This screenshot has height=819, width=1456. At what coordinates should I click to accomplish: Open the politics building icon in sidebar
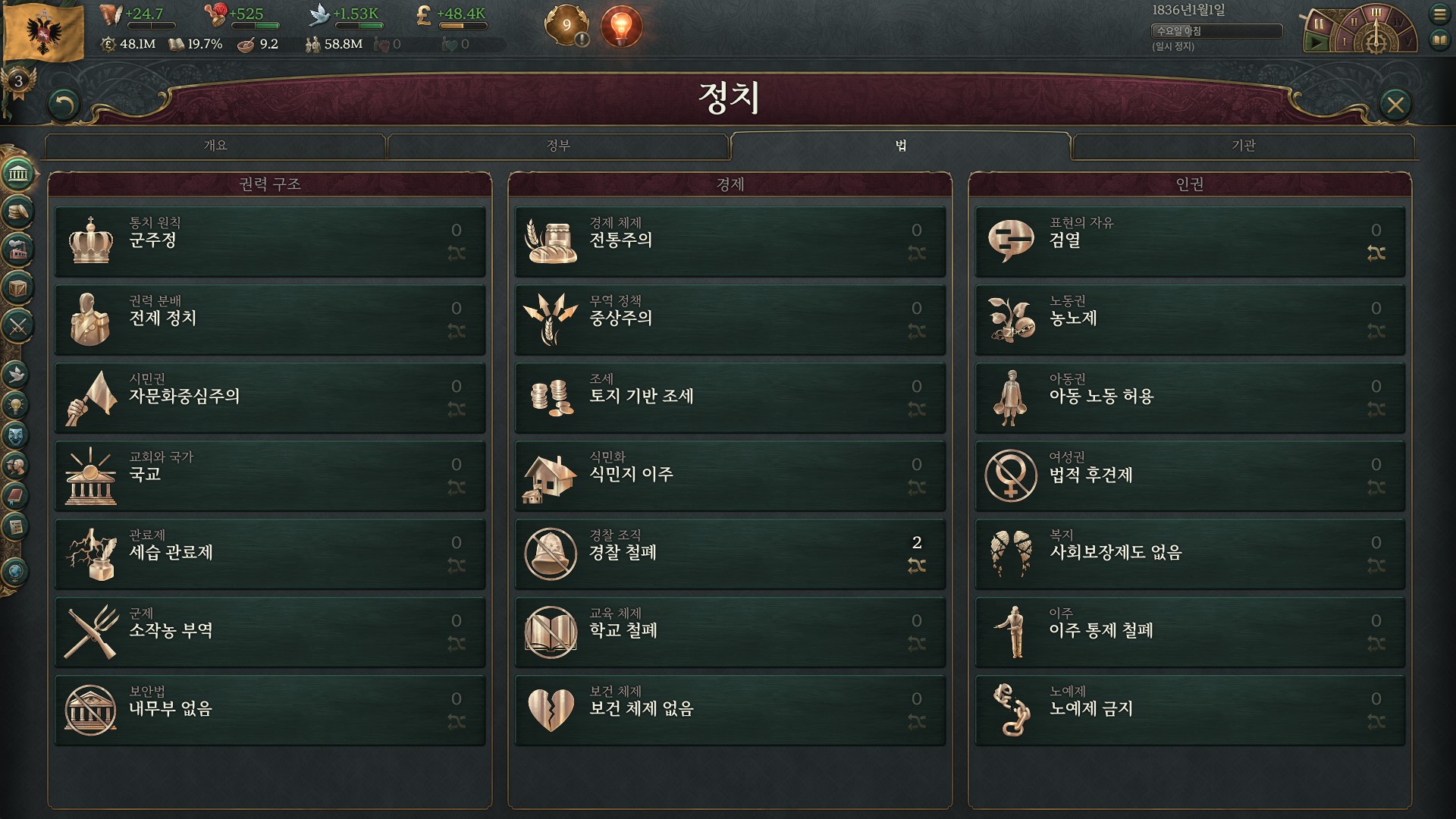[x=18, y=174]
